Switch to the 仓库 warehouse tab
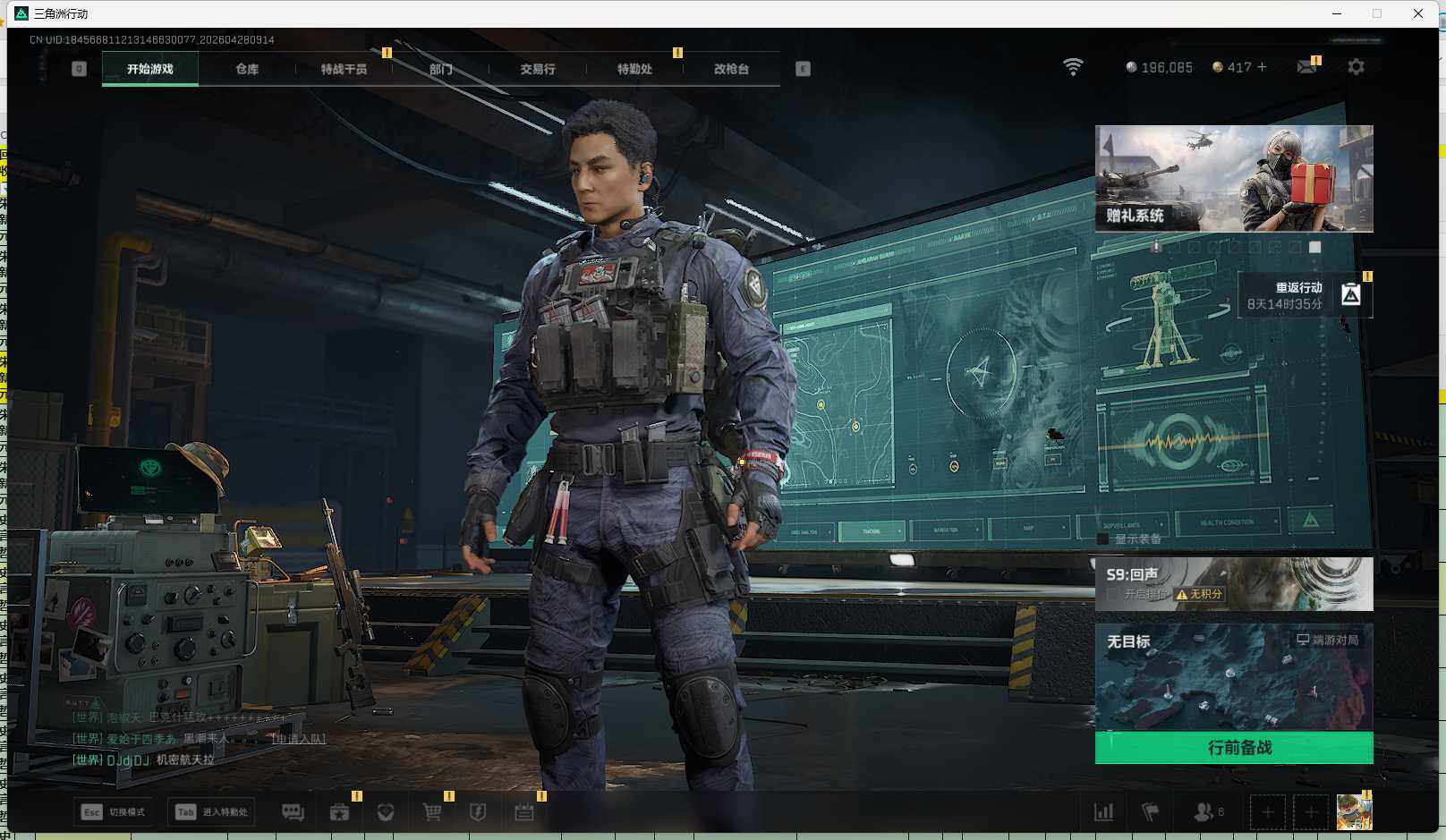The height and width of the screenshot is (840, 1446). pyautogui.click(x=247, y=69)
